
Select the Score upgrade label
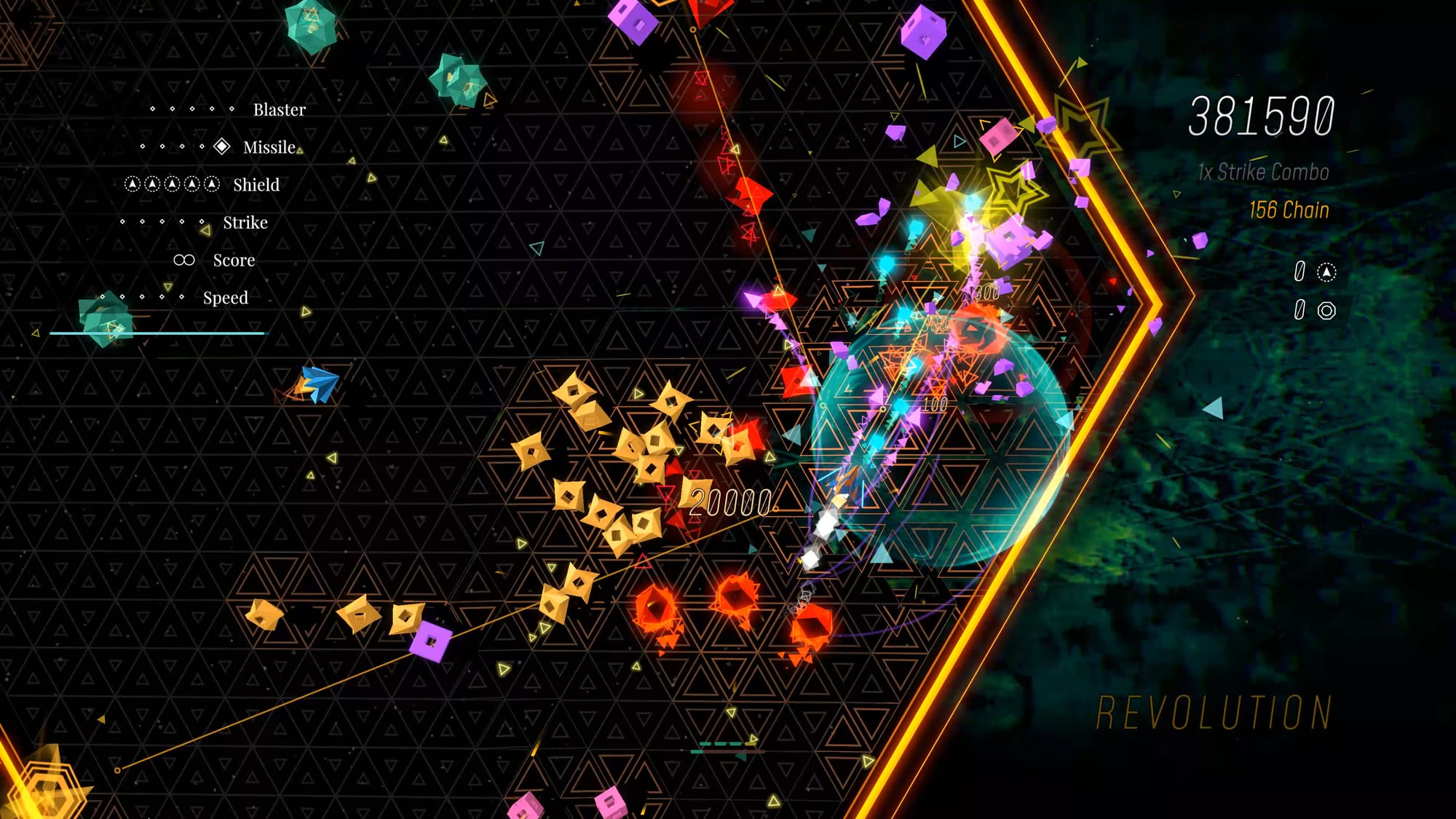(234, 261)
